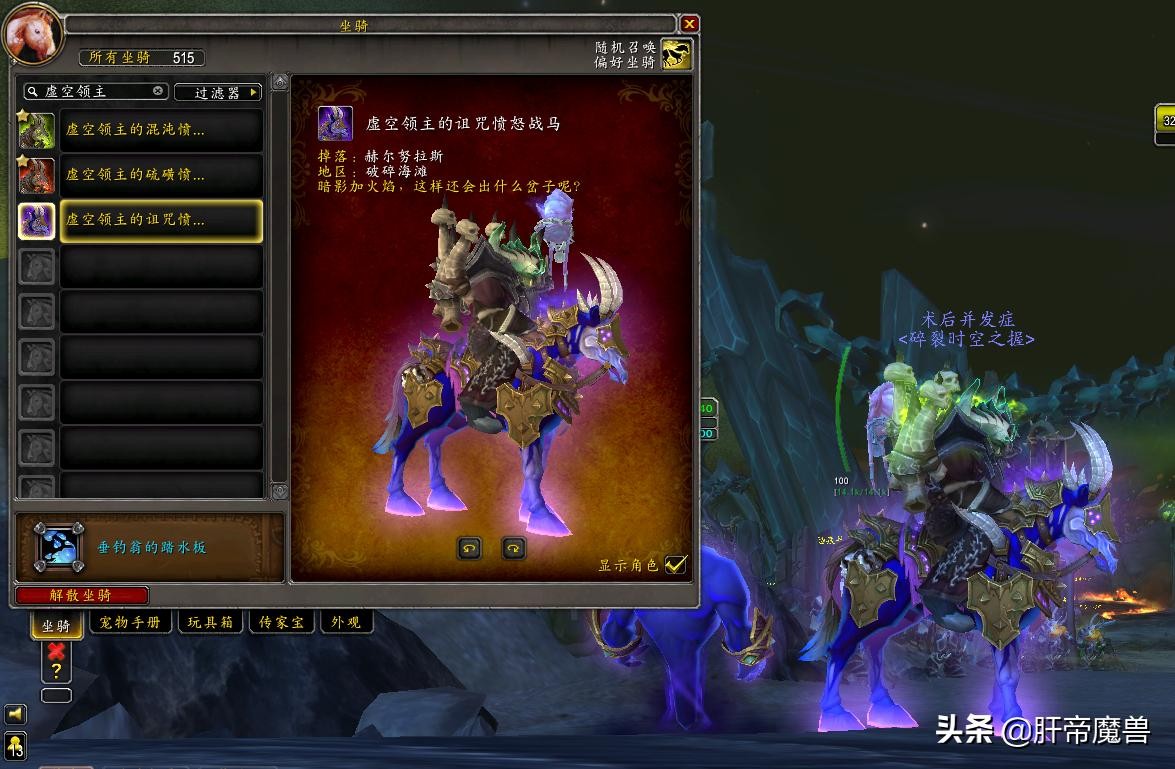Switch to the 宠物手册 tab
Image resolution: width=1175 pixels, height=769 pixels.
click(131, 622)
